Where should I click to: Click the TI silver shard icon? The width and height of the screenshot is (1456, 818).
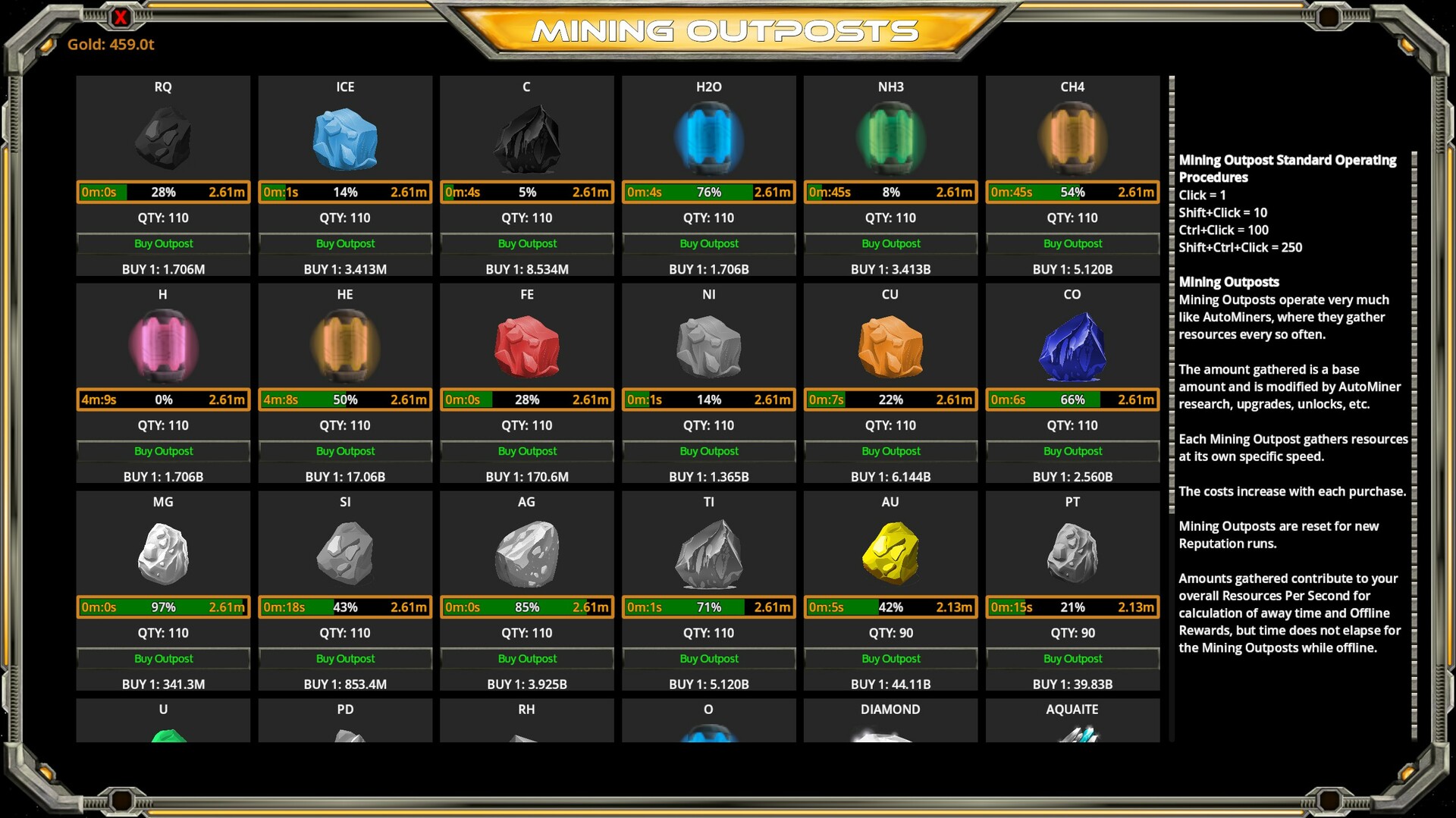coord(708,553)
